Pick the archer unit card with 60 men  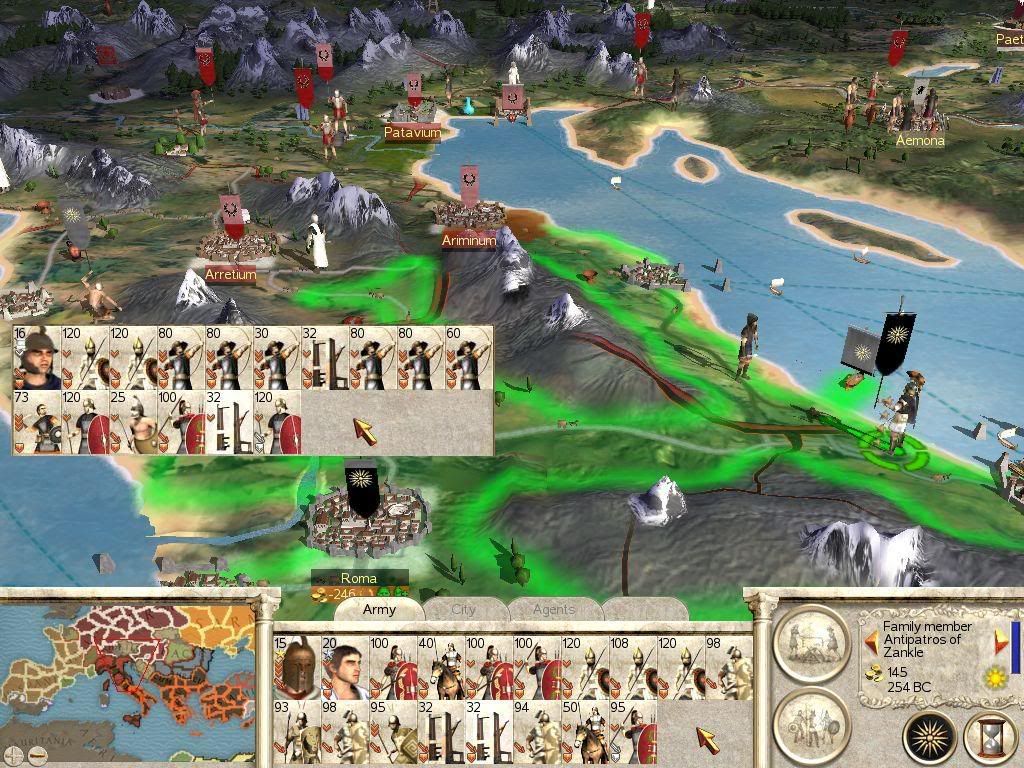(x=469, y=357)
